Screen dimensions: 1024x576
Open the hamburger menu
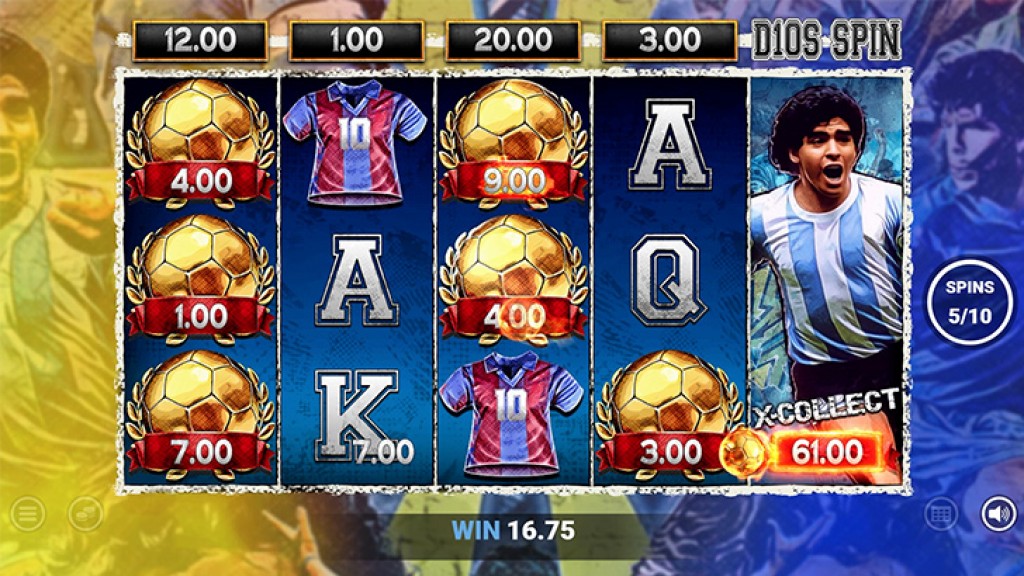click(x=28, y=515)
